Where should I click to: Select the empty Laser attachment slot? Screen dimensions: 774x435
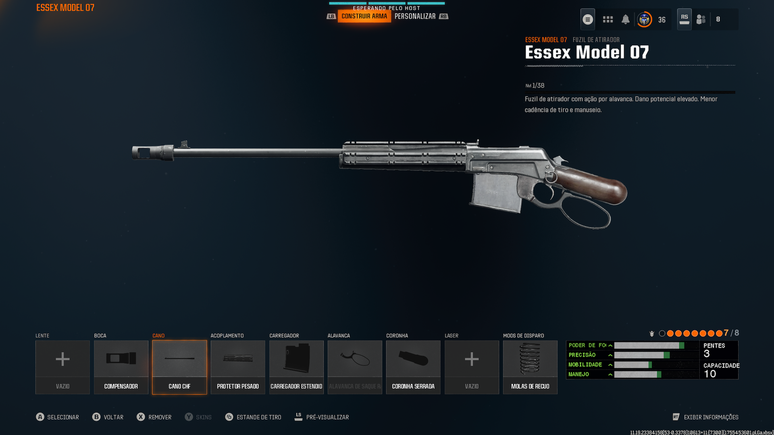pos(472,366)
